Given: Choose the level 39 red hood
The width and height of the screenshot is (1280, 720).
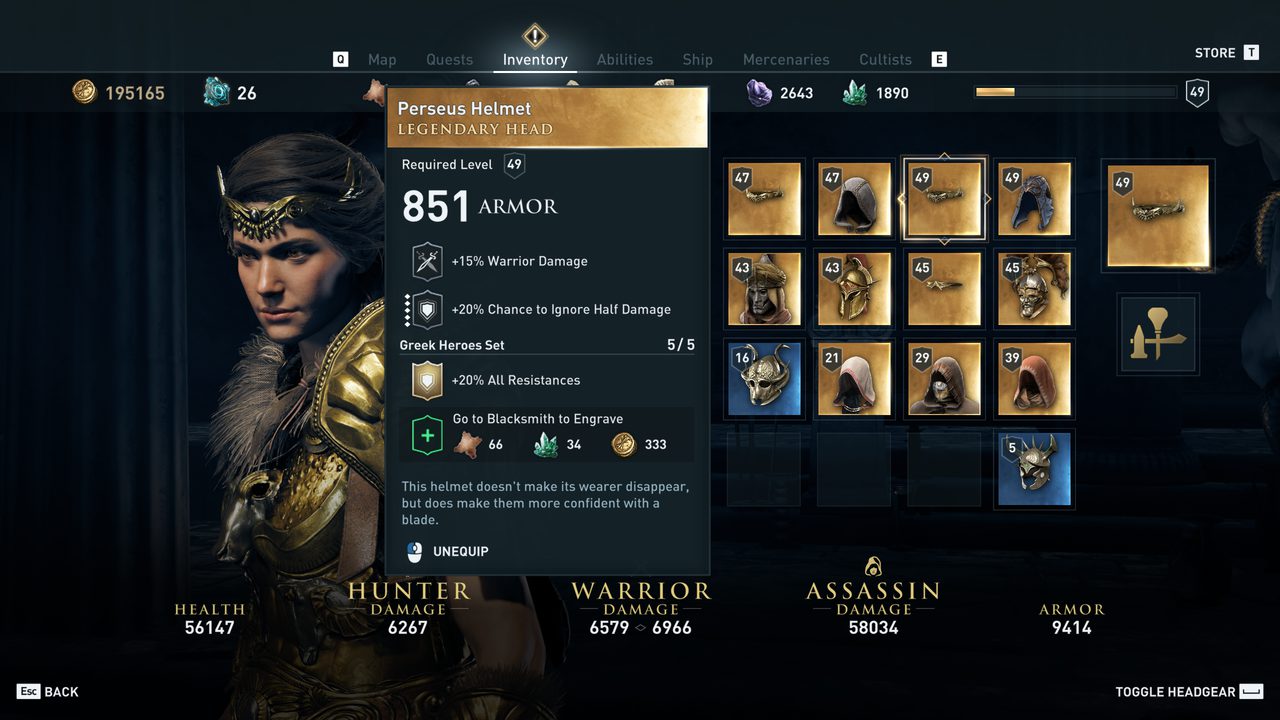Looking at the screenshot, I should [1034, 379].
